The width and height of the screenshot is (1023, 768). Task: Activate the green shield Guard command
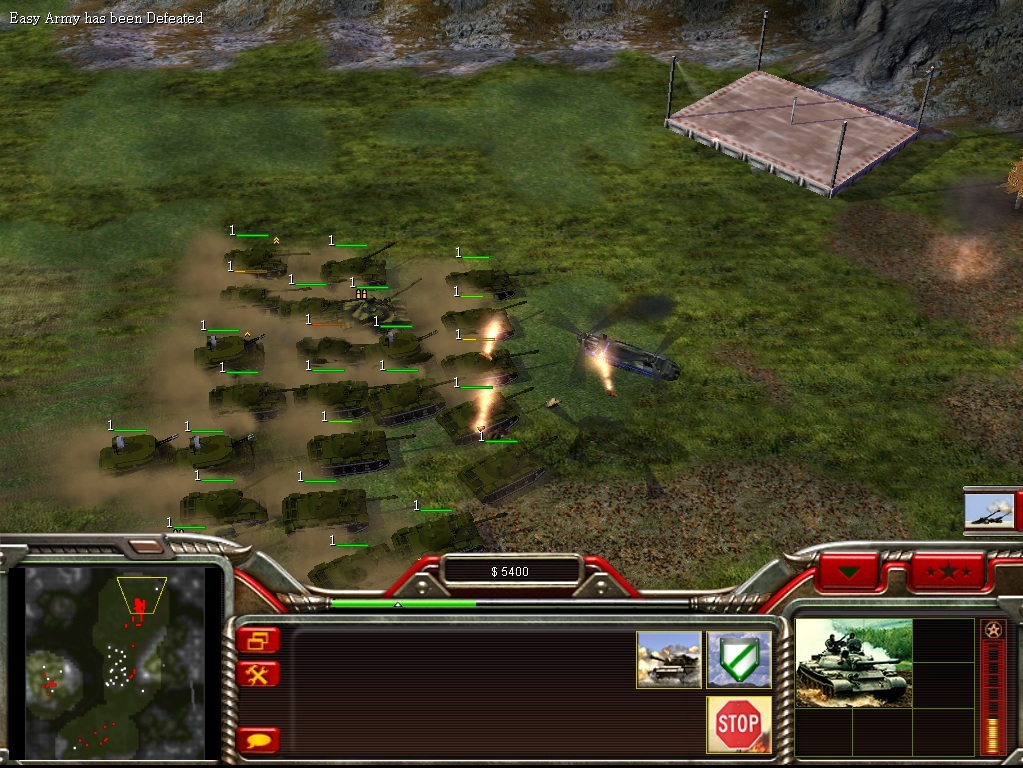pyautogui.click(x=738, y=659)
